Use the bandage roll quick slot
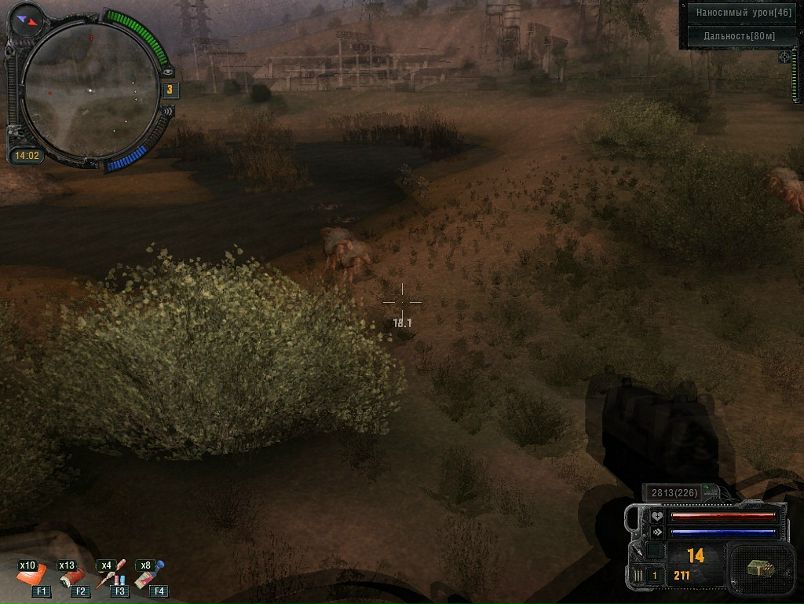 72,577
